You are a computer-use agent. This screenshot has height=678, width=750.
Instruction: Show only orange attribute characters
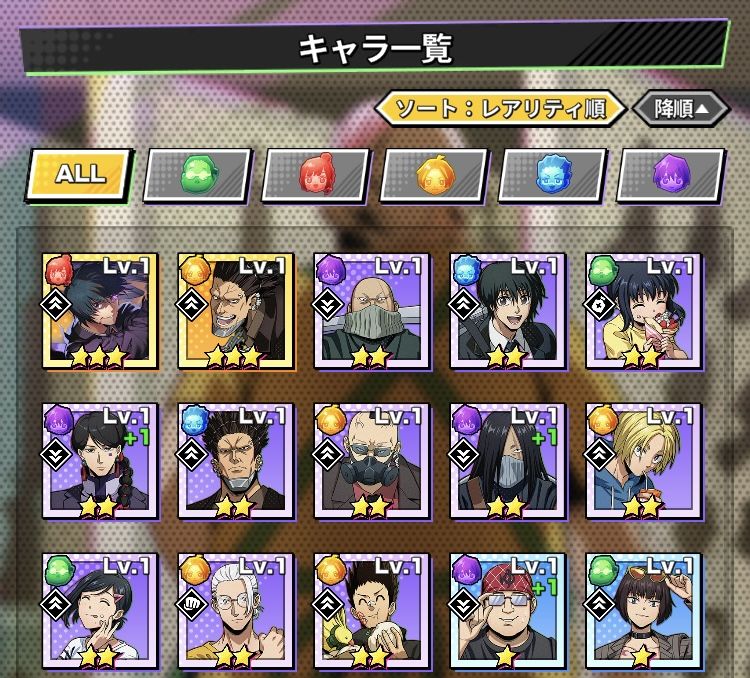coord(434,176)
